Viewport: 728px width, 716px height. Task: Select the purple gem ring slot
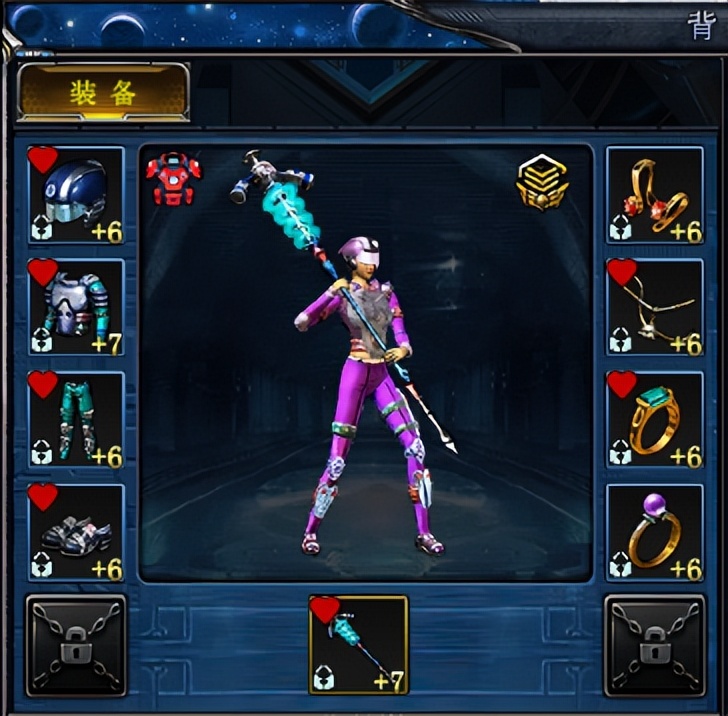pos(655,533)
